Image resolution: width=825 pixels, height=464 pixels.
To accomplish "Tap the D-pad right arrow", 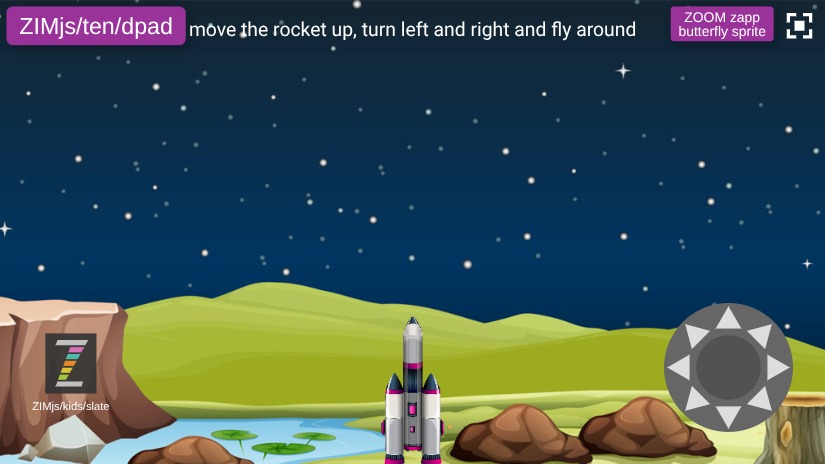I will point(777,368).
